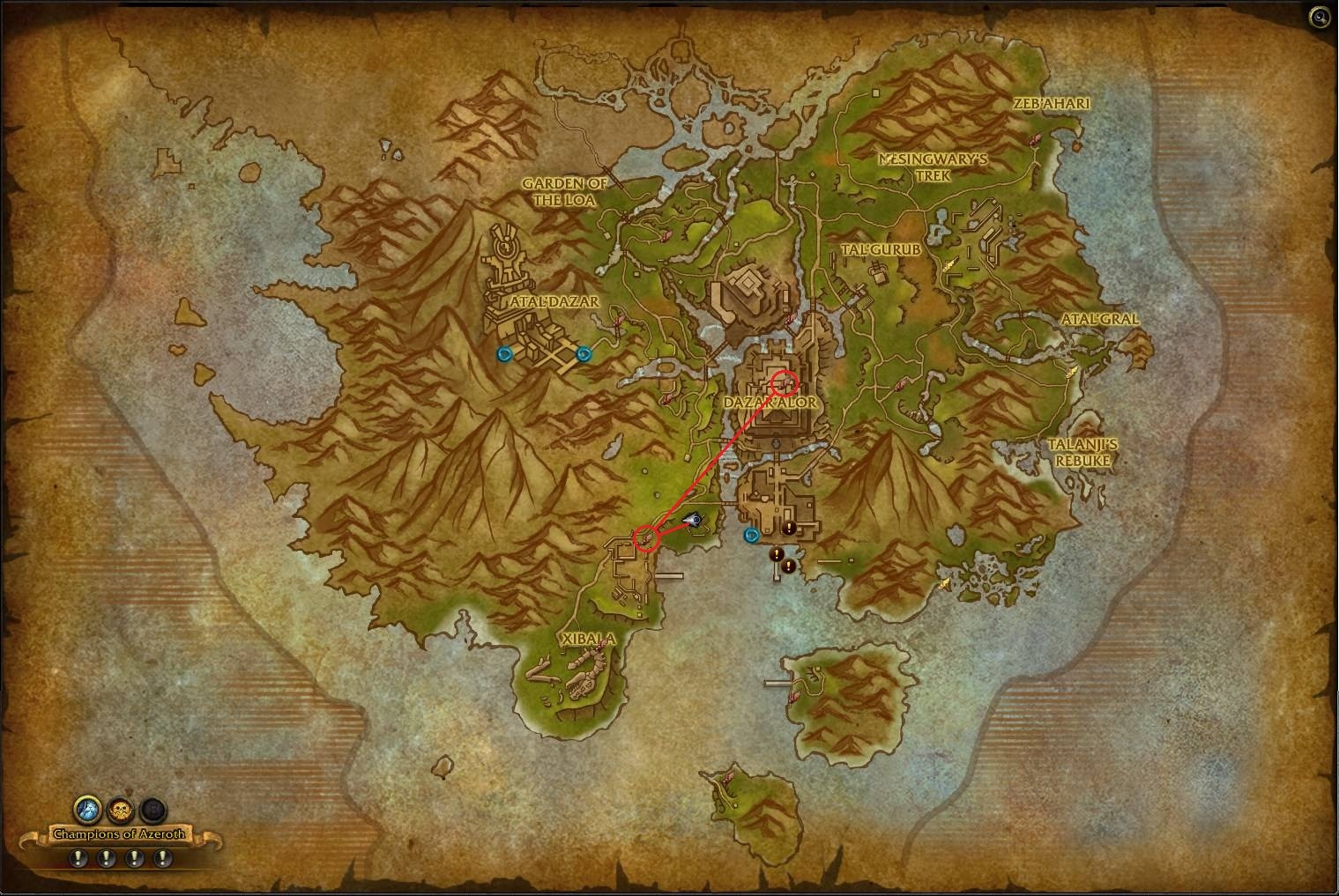Viewport: 1339px width, 896px height.
Task: Toggle the rightmost exclamation quest tracker button
Action: click(163, 856)
